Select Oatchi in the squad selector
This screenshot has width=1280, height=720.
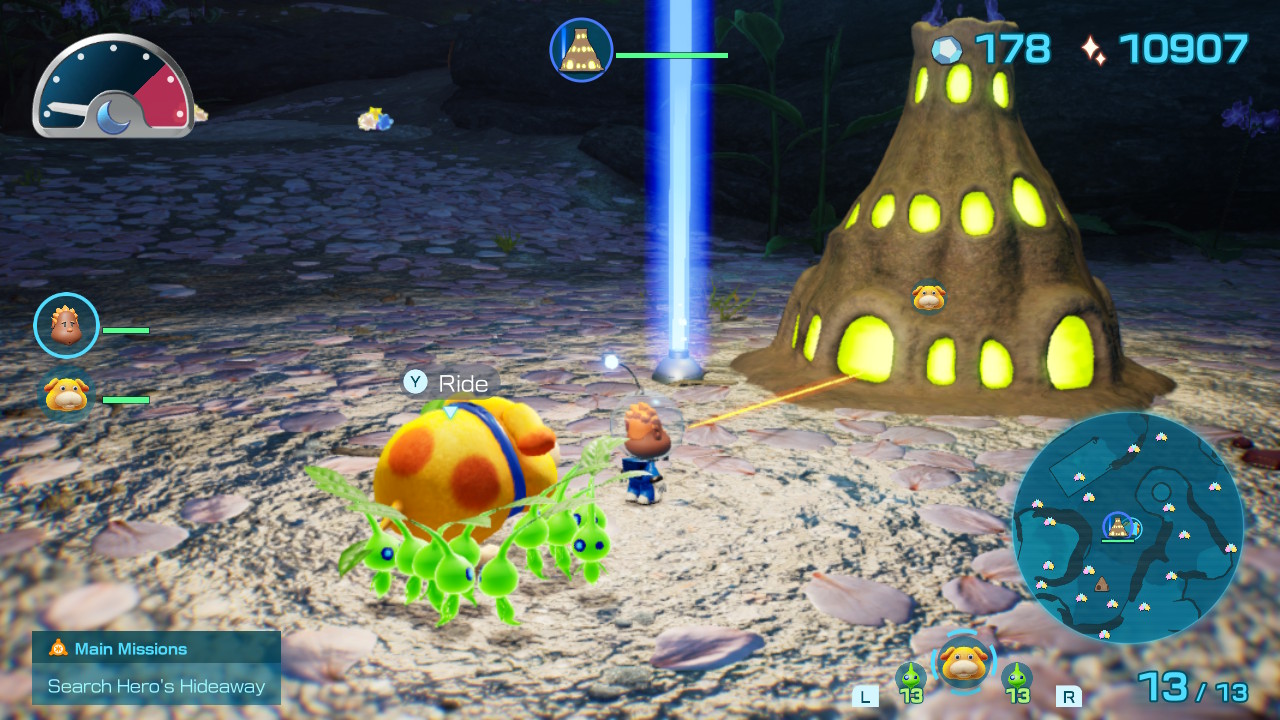pyautogui.click(x=964, y=663)
